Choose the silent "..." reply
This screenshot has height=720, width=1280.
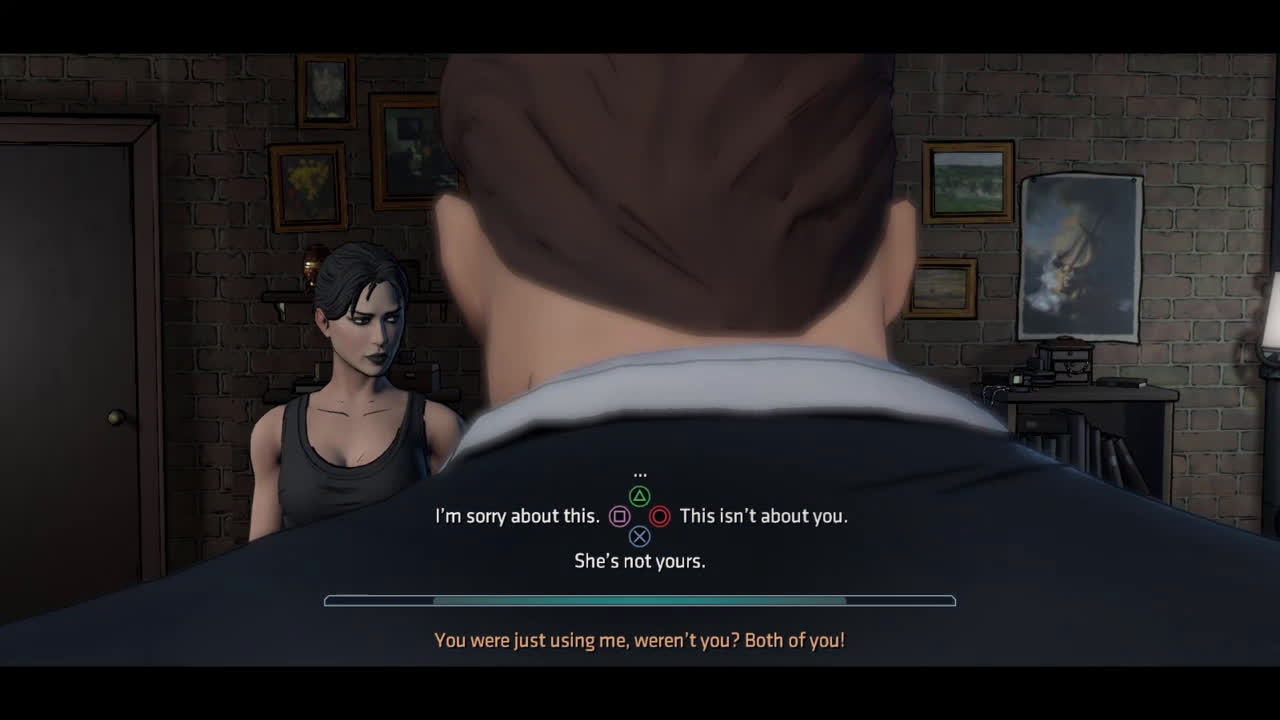point(640,474)
